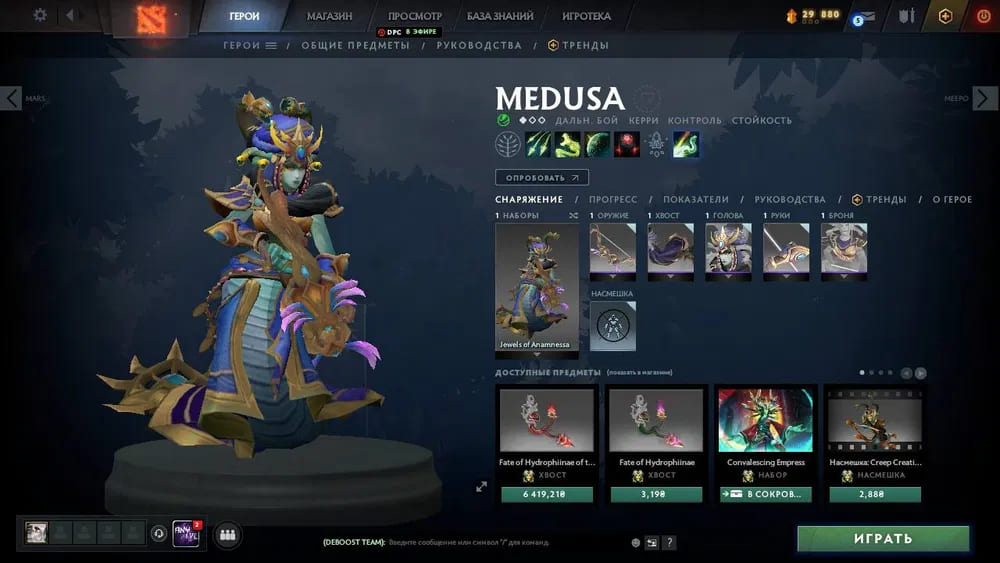This screenshot has width=1000, height=563.
Task: Show the ПОКАЗАТЕЛИ hero tab
Action: (x=696, y=199)
